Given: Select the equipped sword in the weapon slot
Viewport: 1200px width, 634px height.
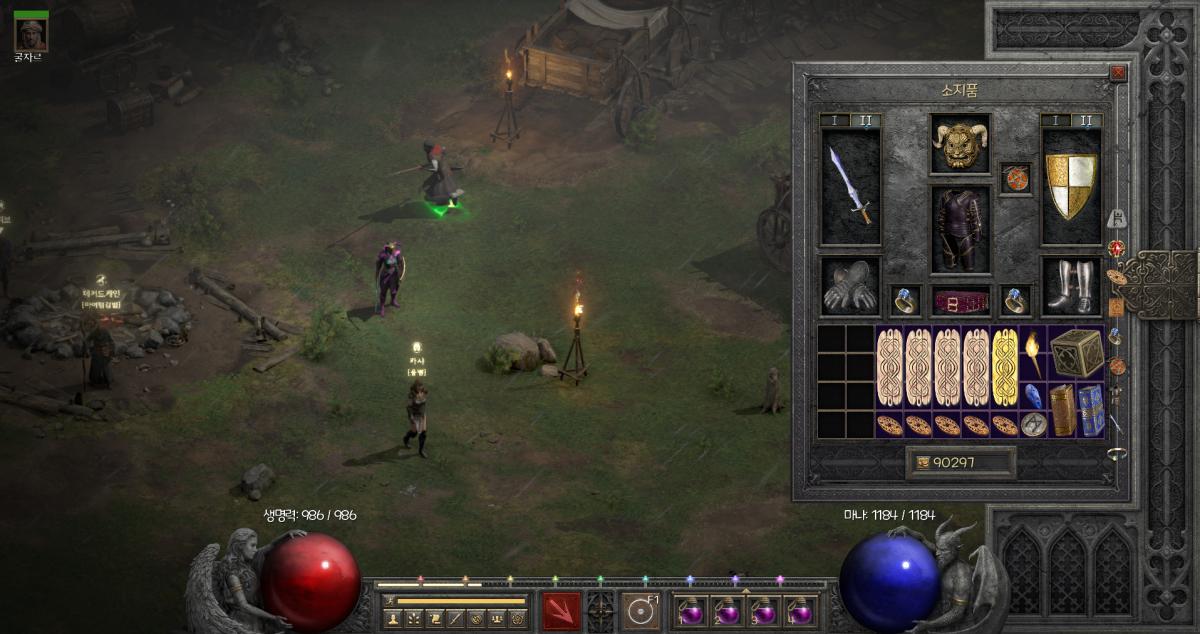Looking at the screenshot, I should pos(850,186).
